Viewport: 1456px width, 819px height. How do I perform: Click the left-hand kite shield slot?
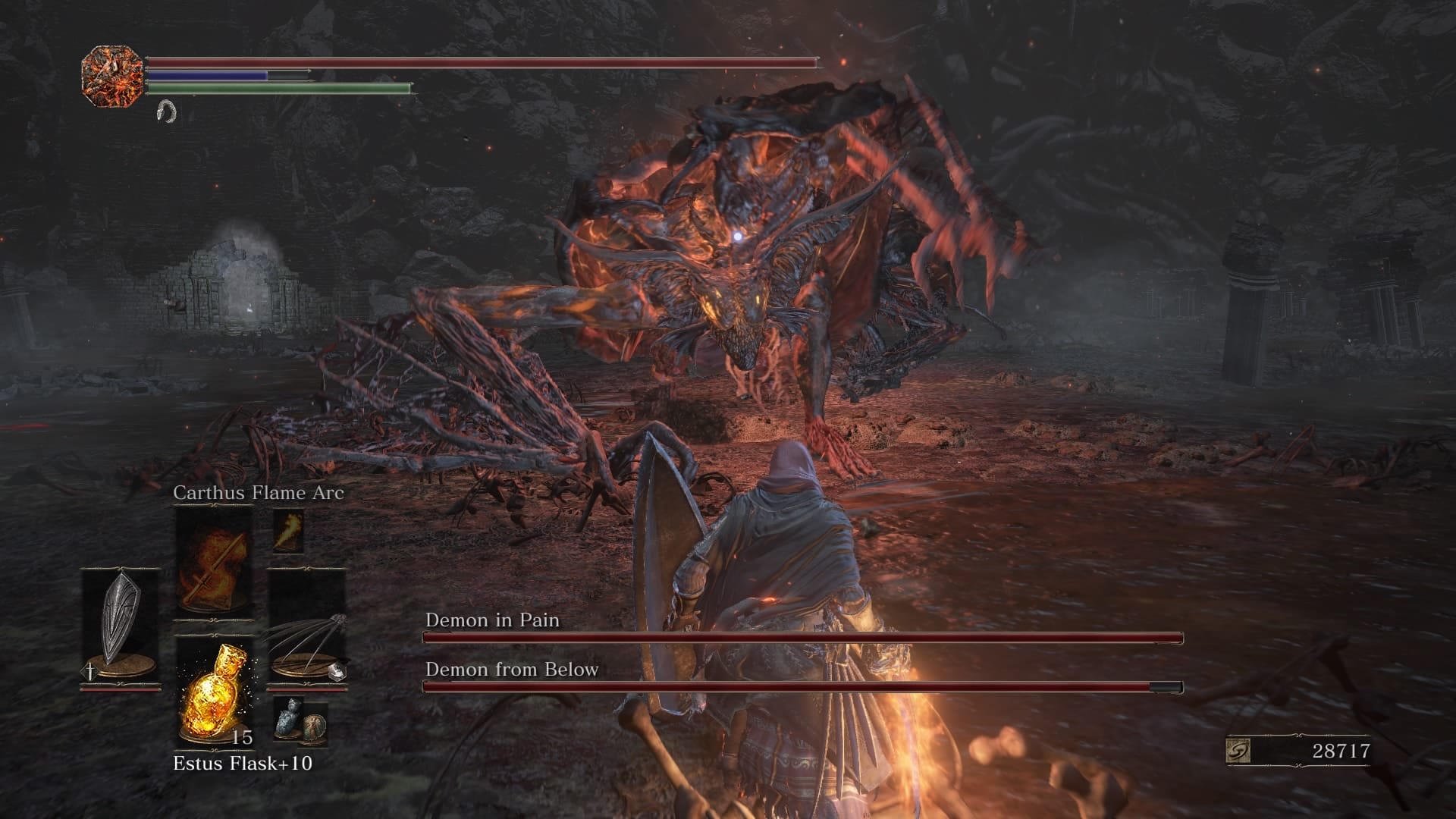tap(120, 626)
